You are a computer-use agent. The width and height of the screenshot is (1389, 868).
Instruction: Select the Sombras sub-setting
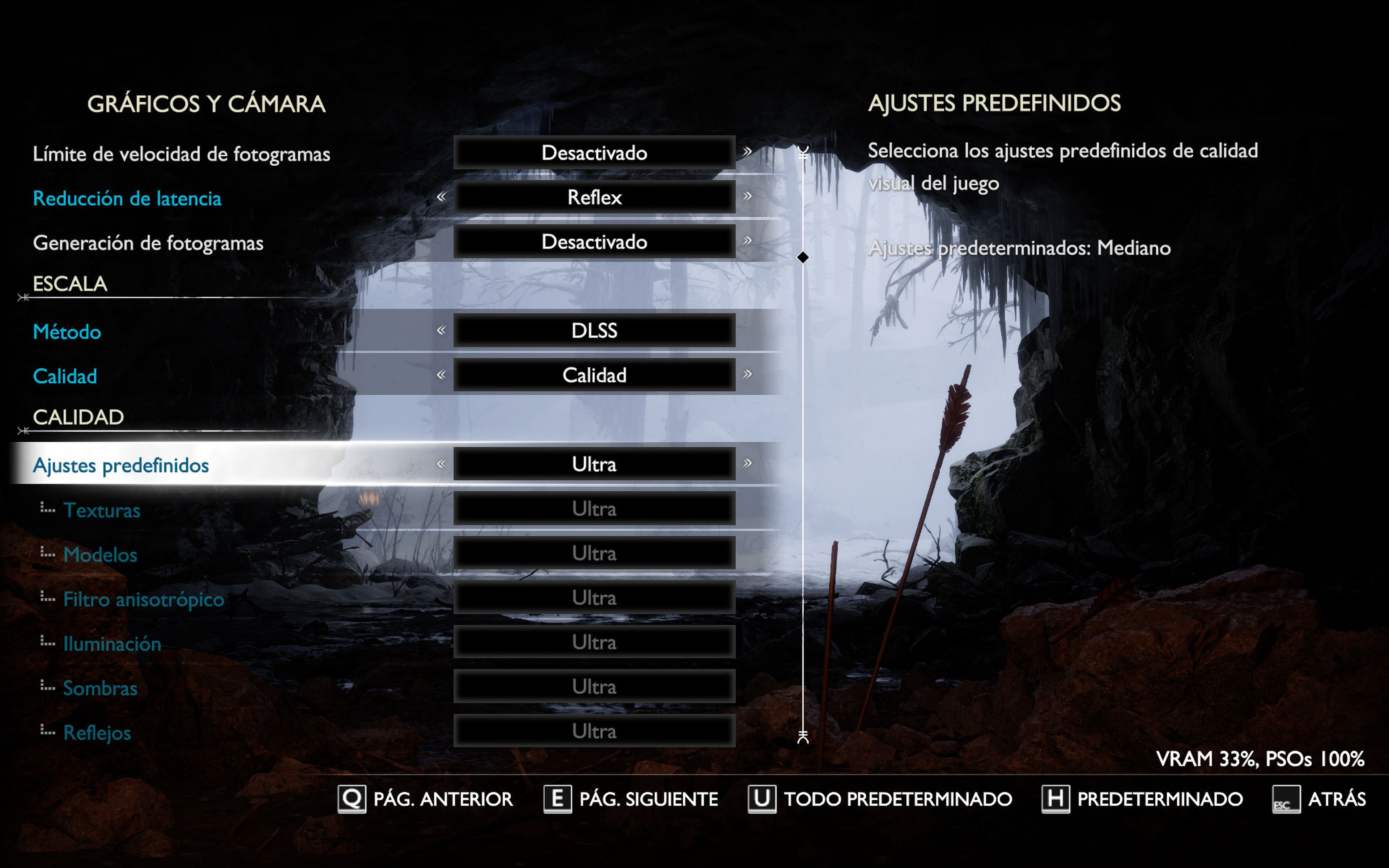click(101, 688)
